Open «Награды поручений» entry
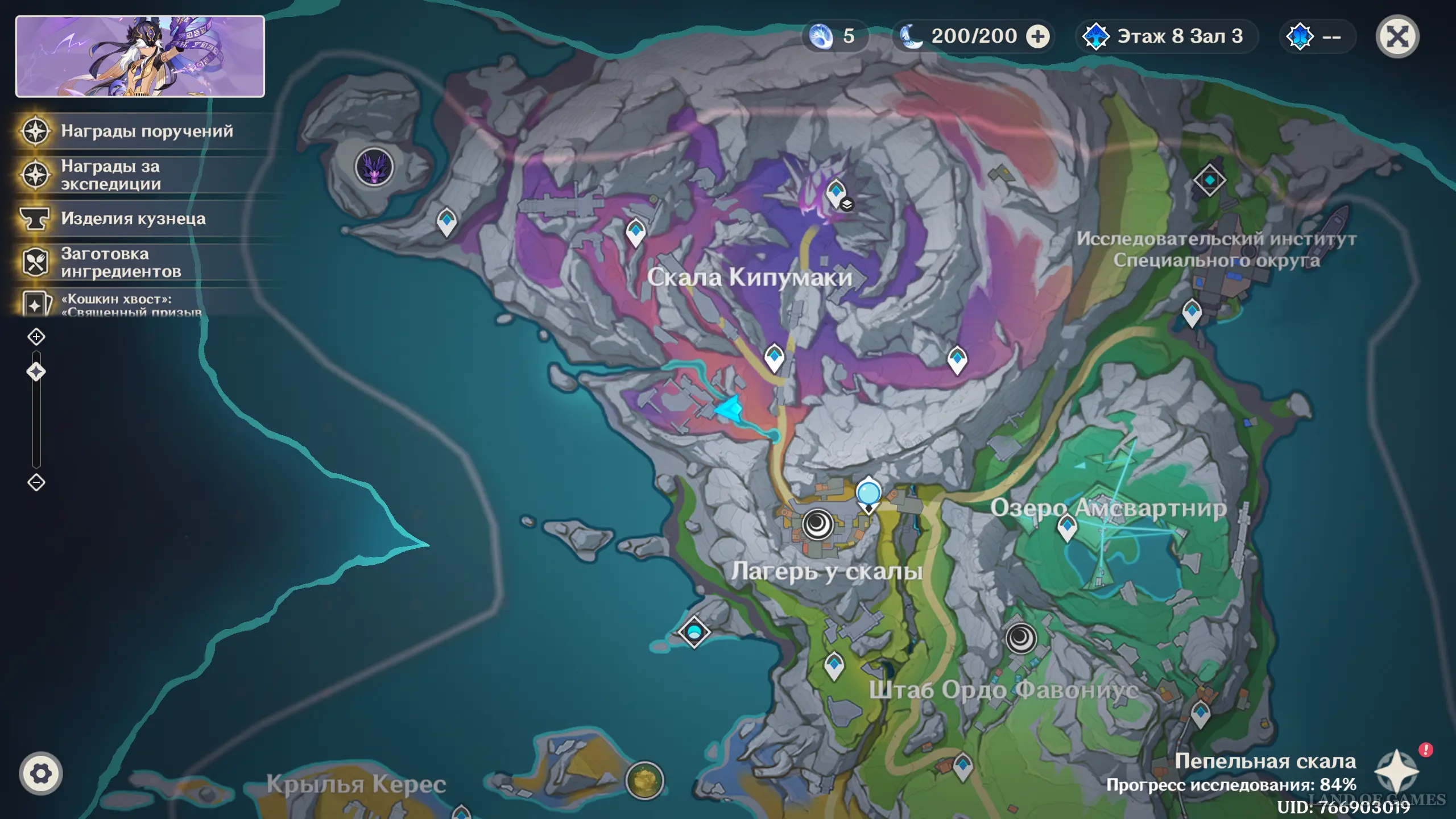1456x819 pixels. [x=147, y=131]
